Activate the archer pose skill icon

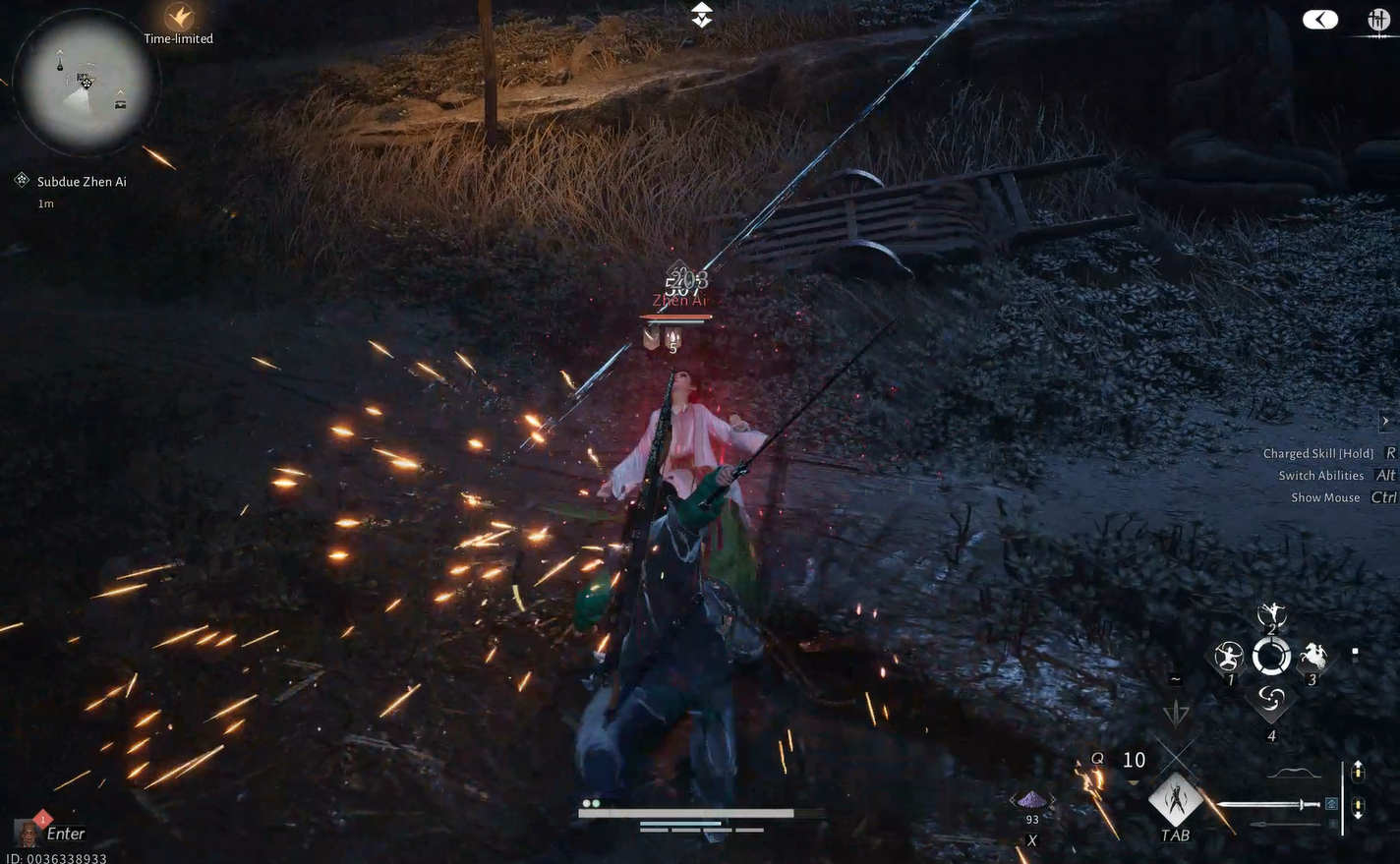(x=1229, y=657)
